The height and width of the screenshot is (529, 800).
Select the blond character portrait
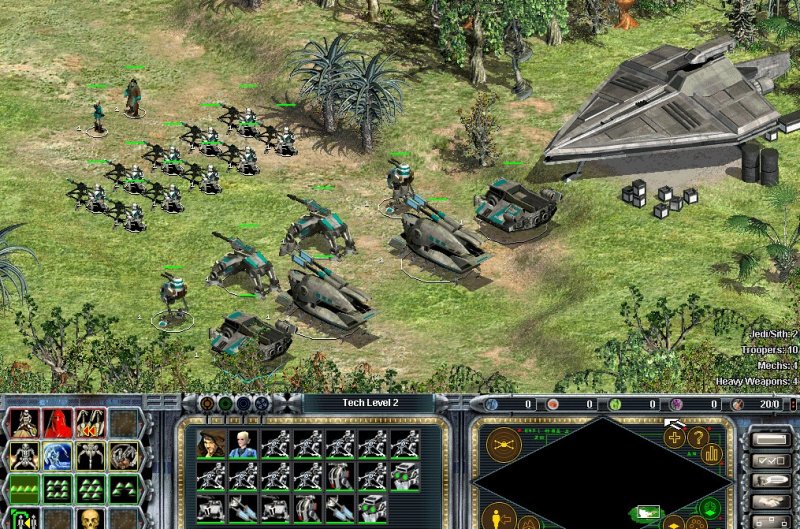[241, 444]
